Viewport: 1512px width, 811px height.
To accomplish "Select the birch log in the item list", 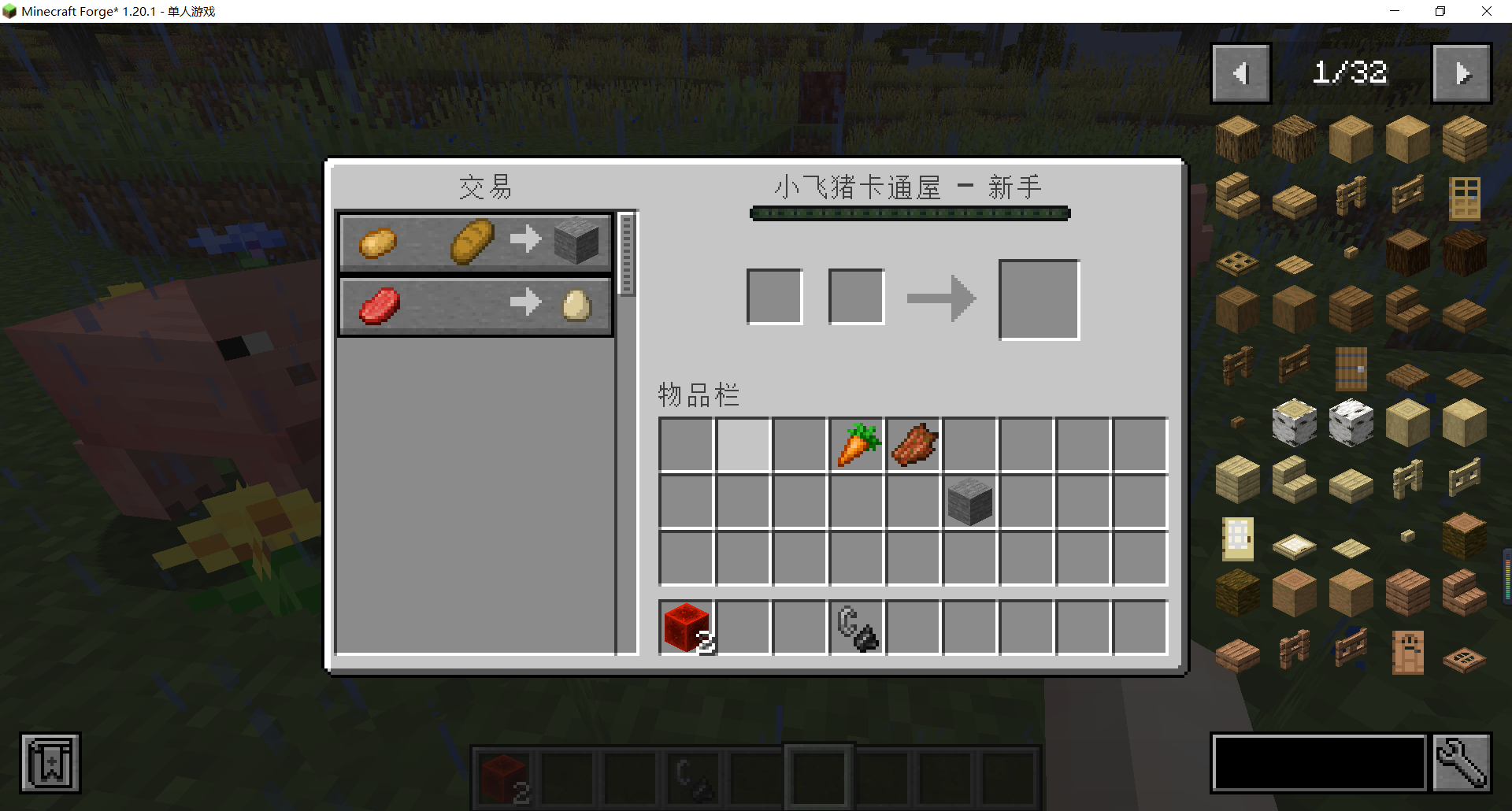I will [x=1294, y=423].
